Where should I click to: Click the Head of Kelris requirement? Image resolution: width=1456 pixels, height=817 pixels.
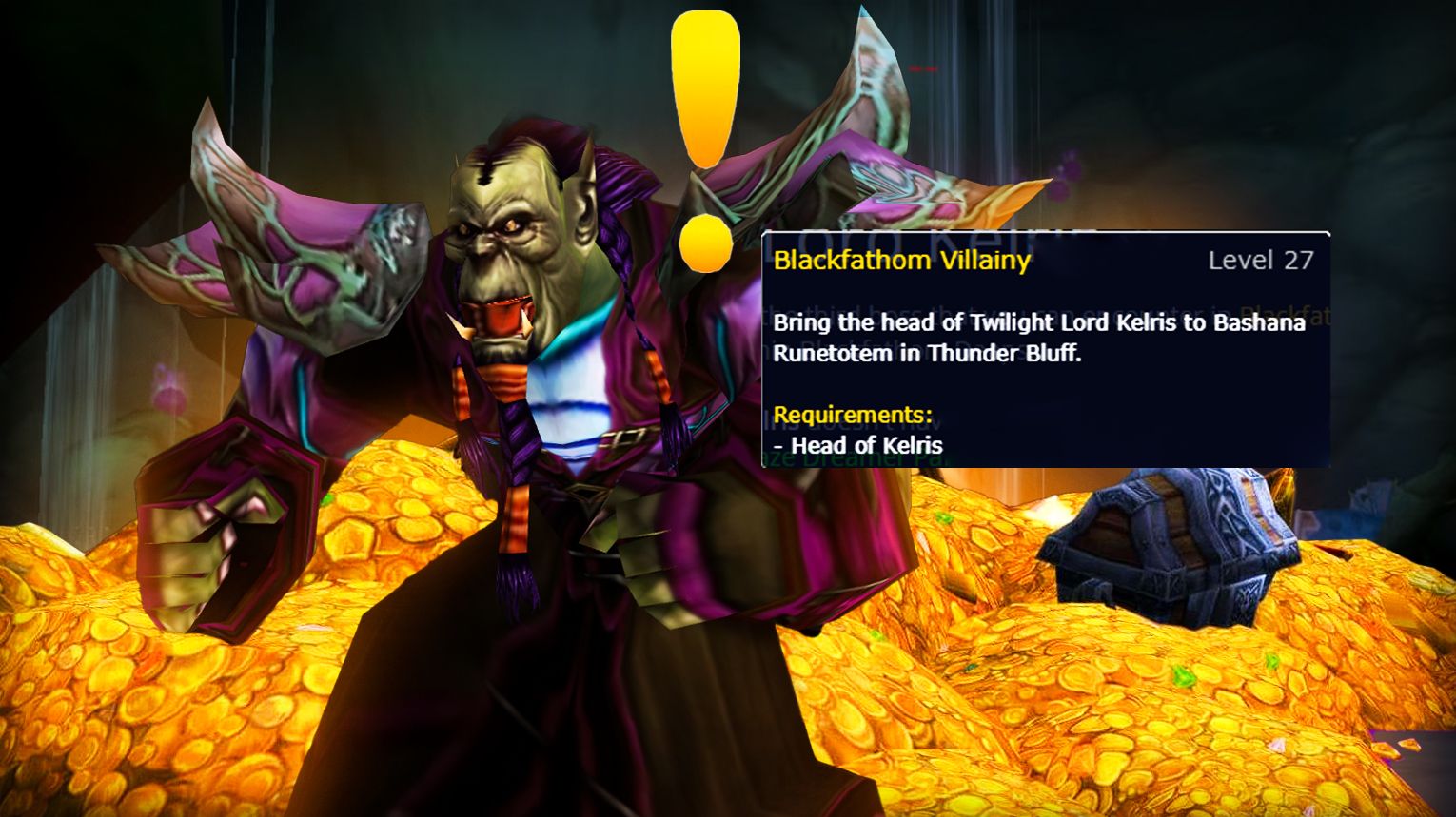pyautogui.click(x=858, y=445)
